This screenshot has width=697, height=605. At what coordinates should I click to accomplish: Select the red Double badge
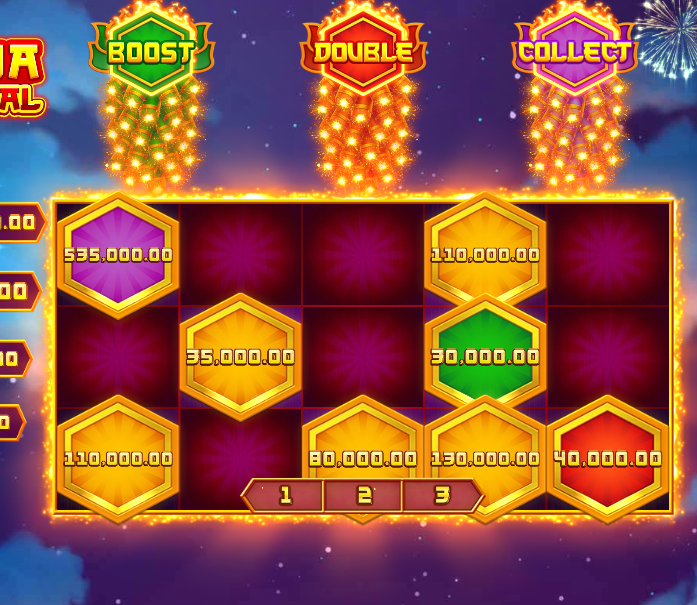(363, 52)
